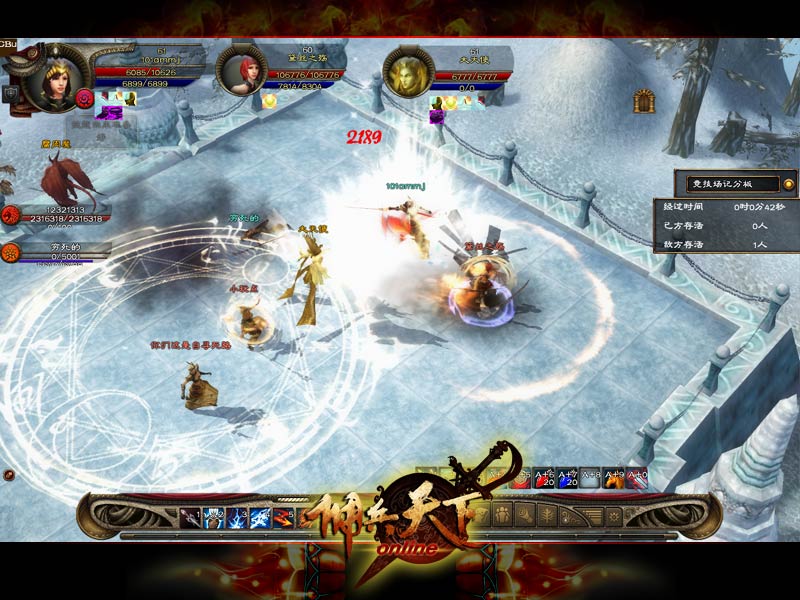Use the skill in hotbar slot 2
Screen dimensions: 800x600
[213, 517]
